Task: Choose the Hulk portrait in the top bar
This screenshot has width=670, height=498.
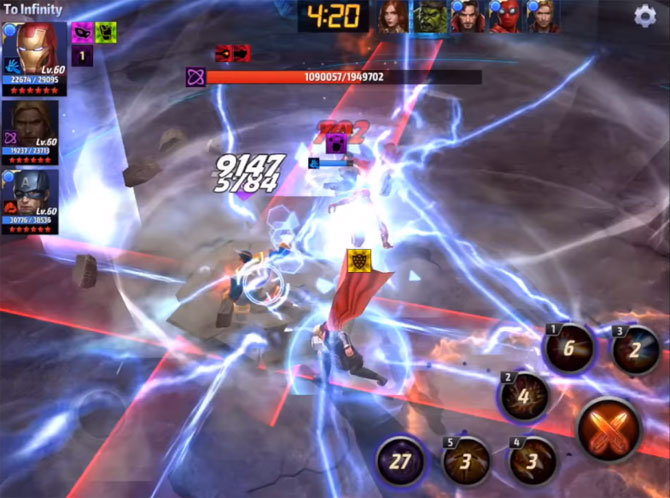Action: click(431, 17)
